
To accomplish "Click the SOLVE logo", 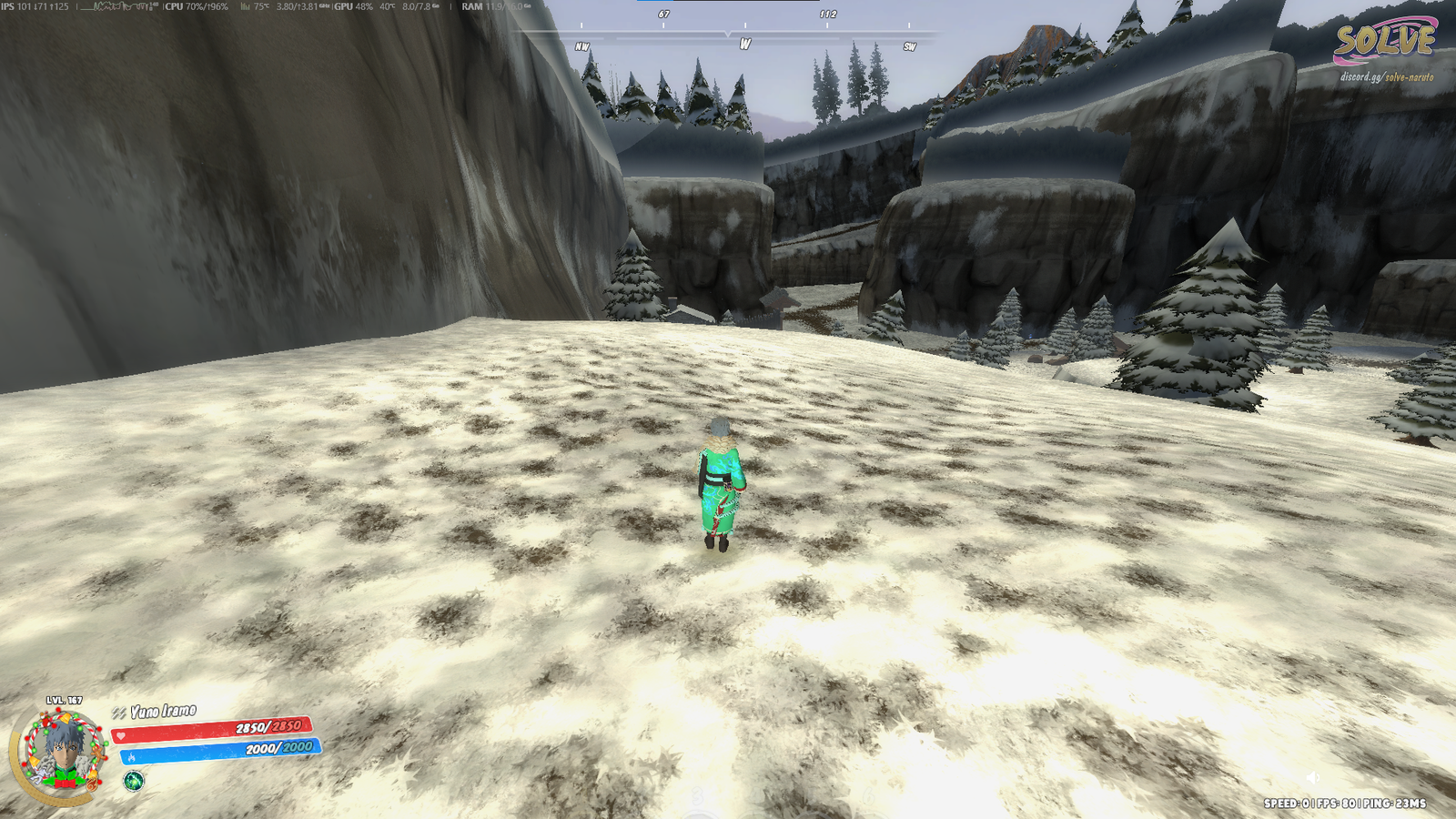I will pos(1384,42).
